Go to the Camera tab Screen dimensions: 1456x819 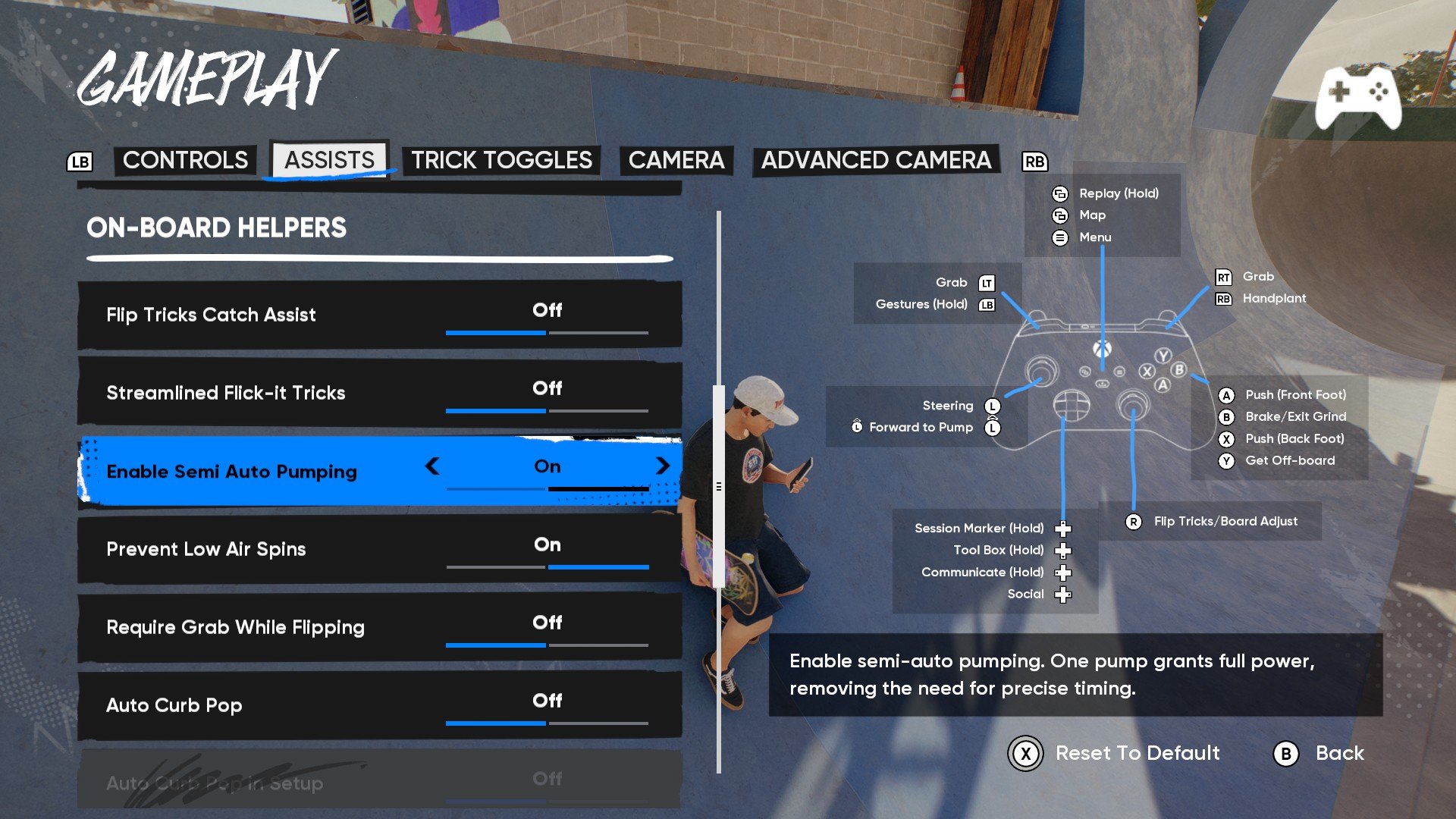[x=676, y=160]
